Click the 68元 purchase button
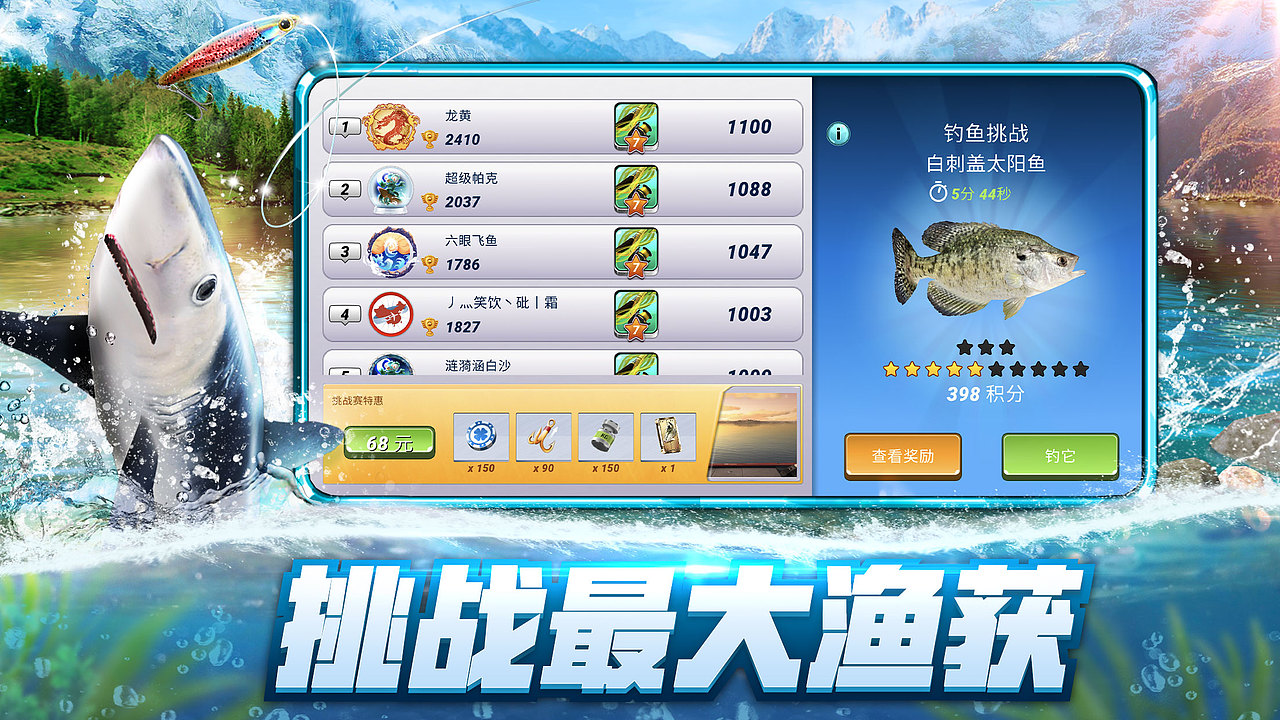Viewport: 1280px width, 720px height. 390,438
